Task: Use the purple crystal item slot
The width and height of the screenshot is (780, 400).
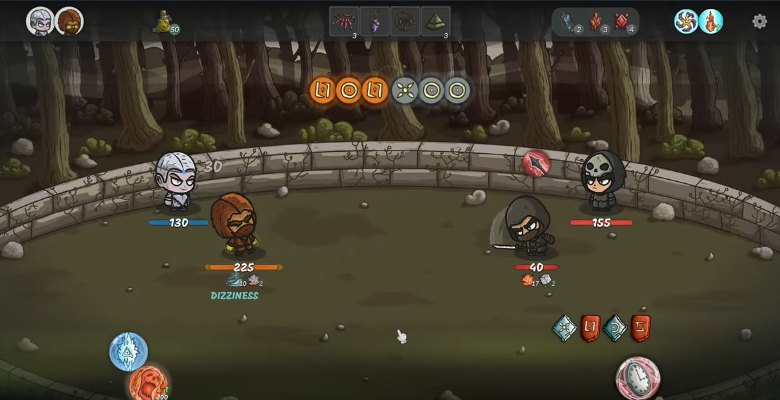Action: click(x=375, y=21)
